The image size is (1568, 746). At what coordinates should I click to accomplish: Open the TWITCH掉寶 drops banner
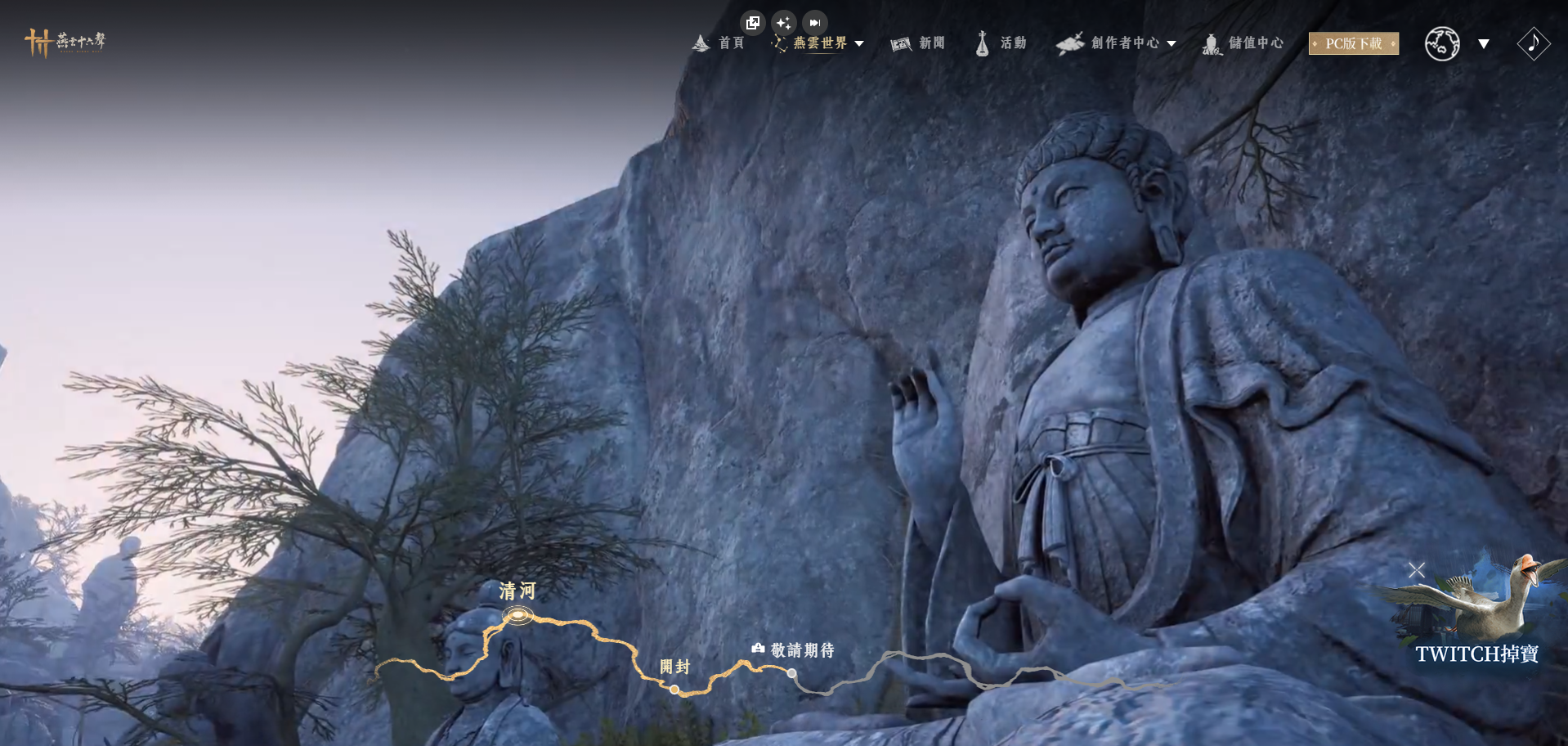pos(1476,654)
